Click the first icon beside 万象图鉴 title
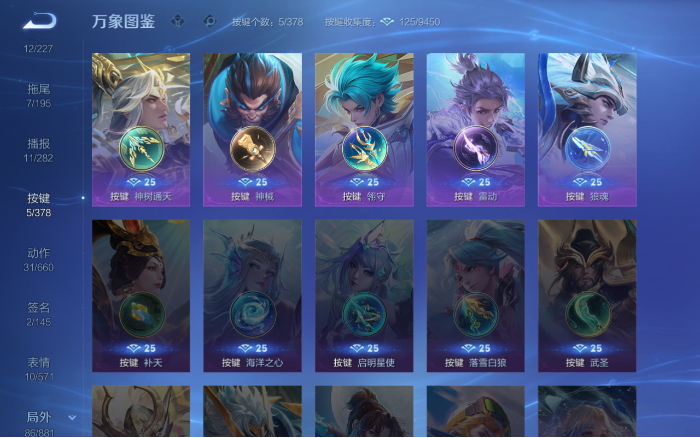700x438 pixels. tap(178, 20)
